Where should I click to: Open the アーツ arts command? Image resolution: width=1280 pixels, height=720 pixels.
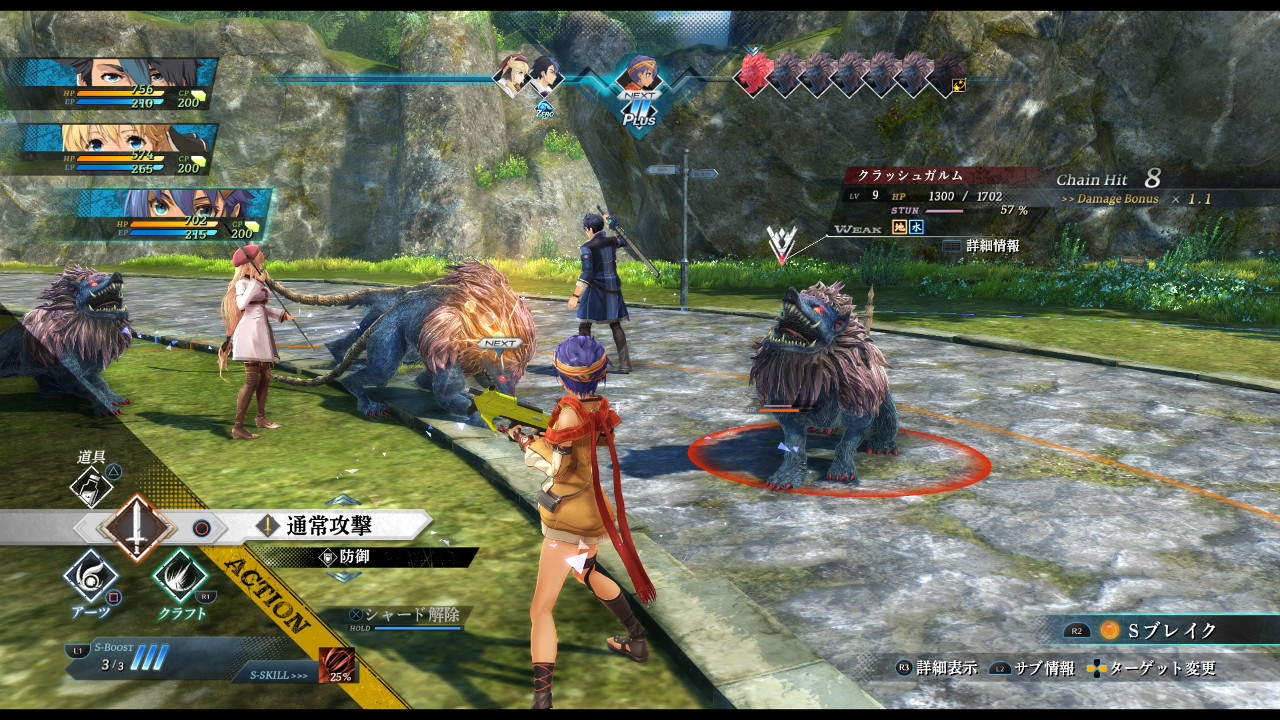pos(91,576)
